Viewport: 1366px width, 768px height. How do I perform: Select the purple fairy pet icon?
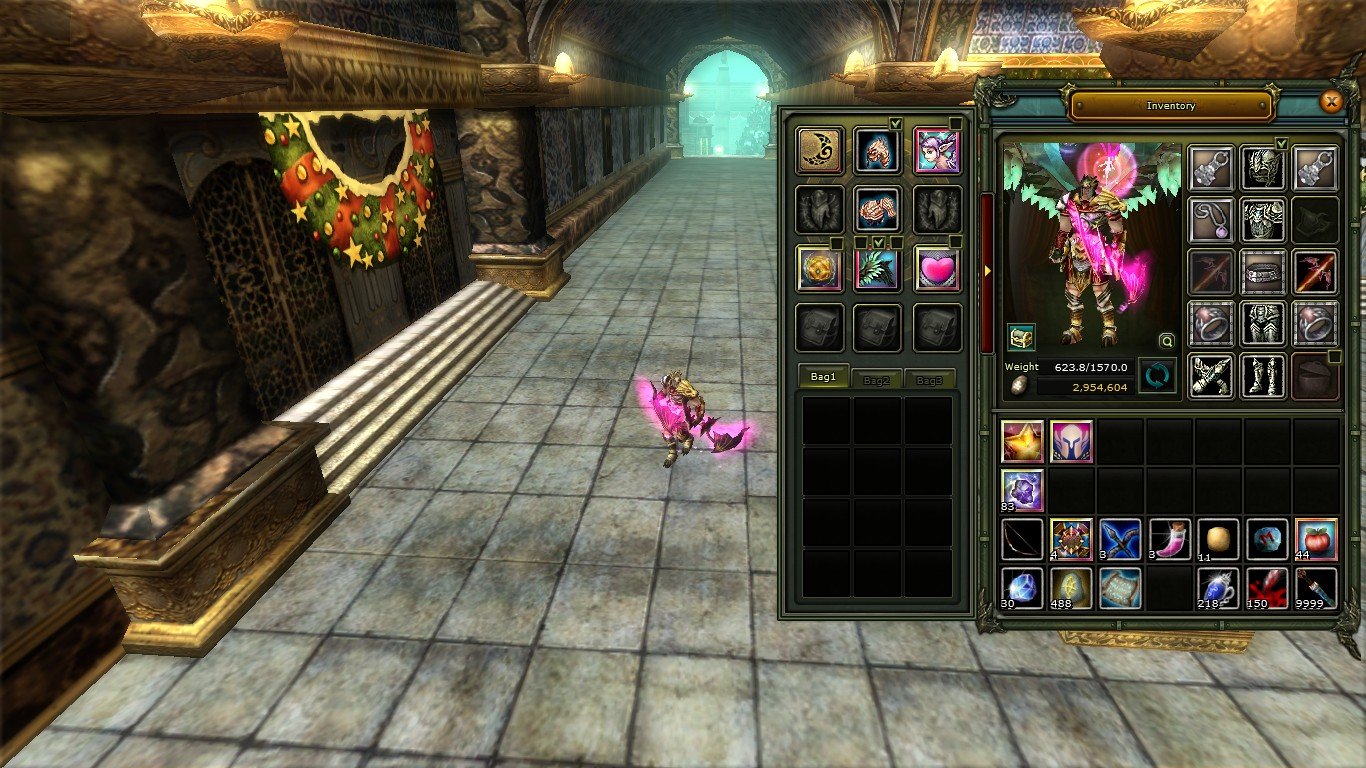pyautogui.click(x=935, y=151)
